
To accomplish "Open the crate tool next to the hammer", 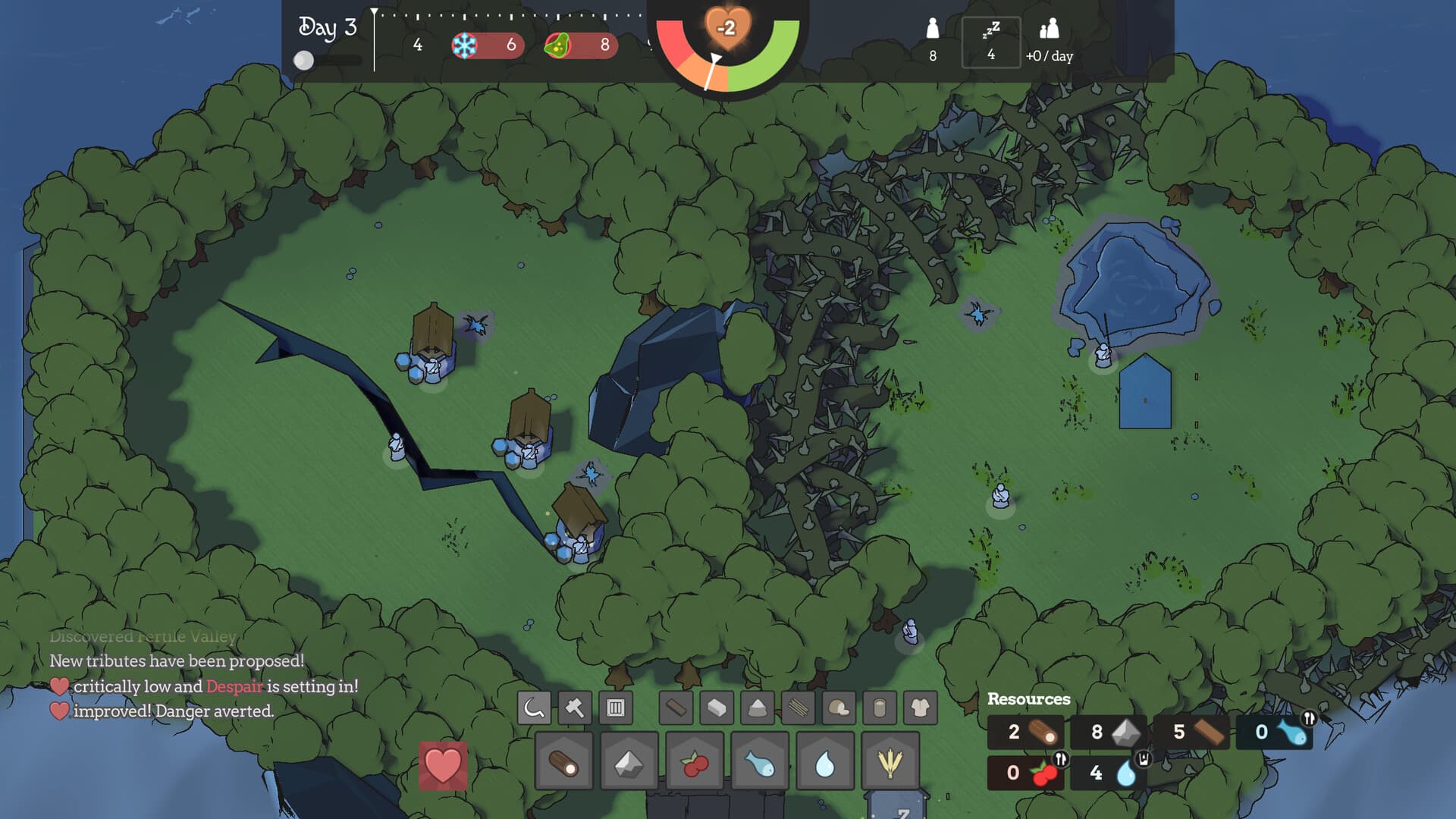I will (616, 708).
